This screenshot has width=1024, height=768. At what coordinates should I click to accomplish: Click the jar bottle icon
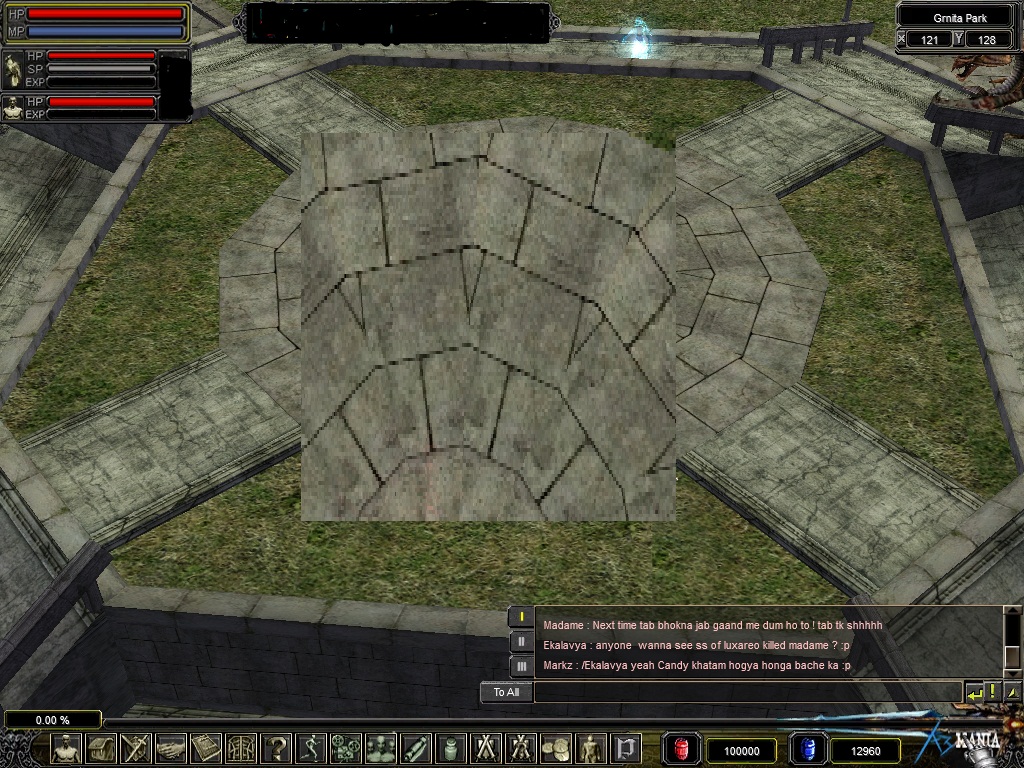click(x=451, y=748)
